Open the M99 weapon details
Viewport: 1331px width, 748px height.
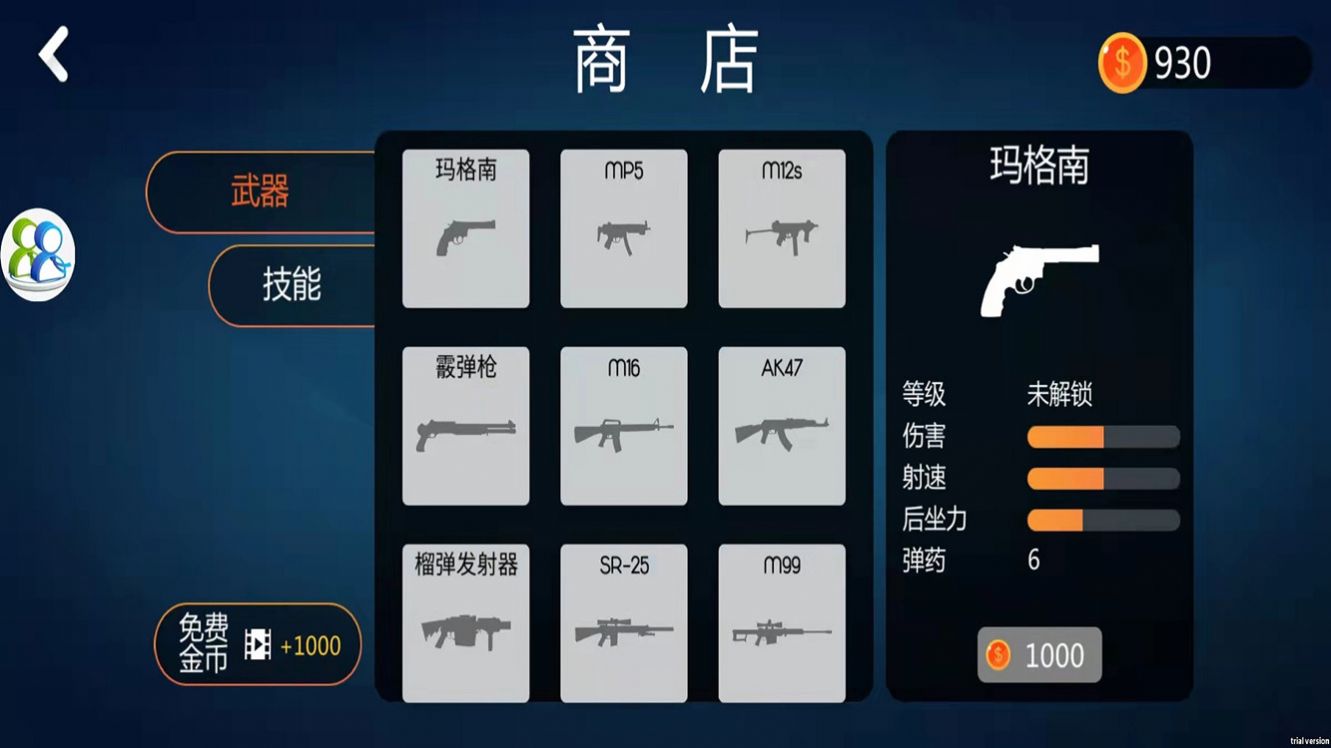(781, 622)
